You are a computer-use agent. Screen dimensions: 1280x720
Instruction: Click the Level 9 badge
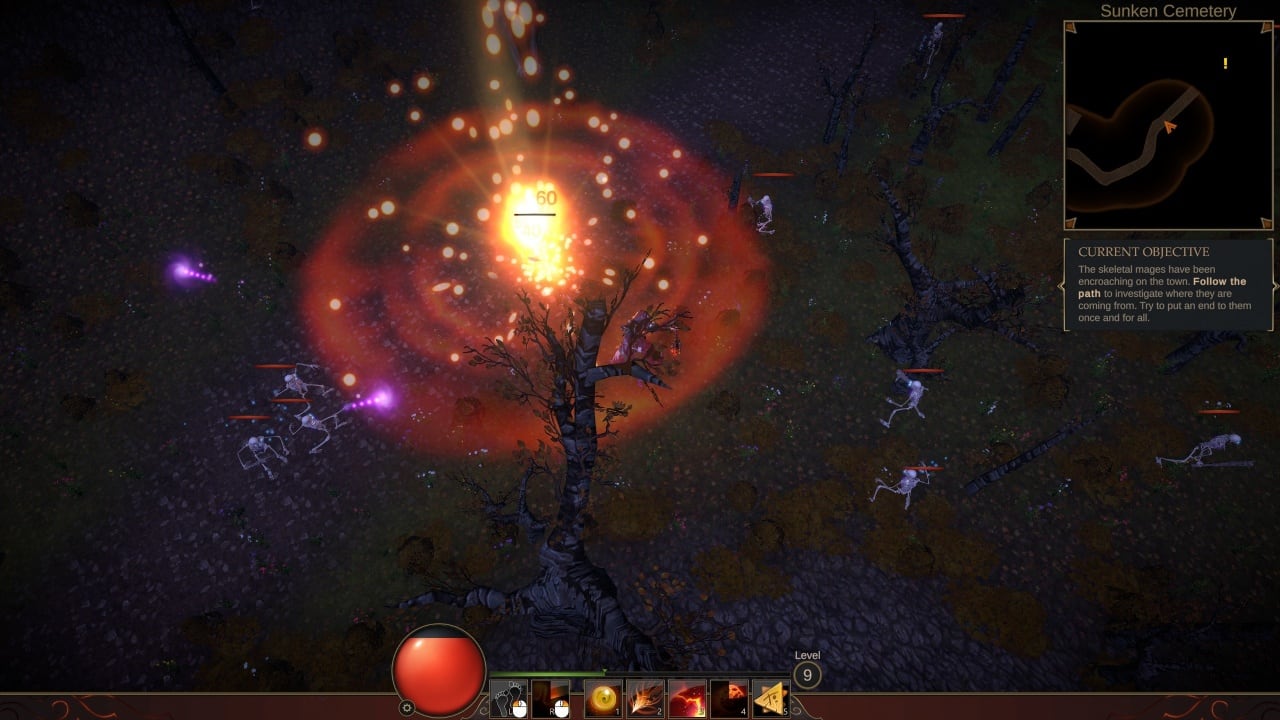[807, 675]
